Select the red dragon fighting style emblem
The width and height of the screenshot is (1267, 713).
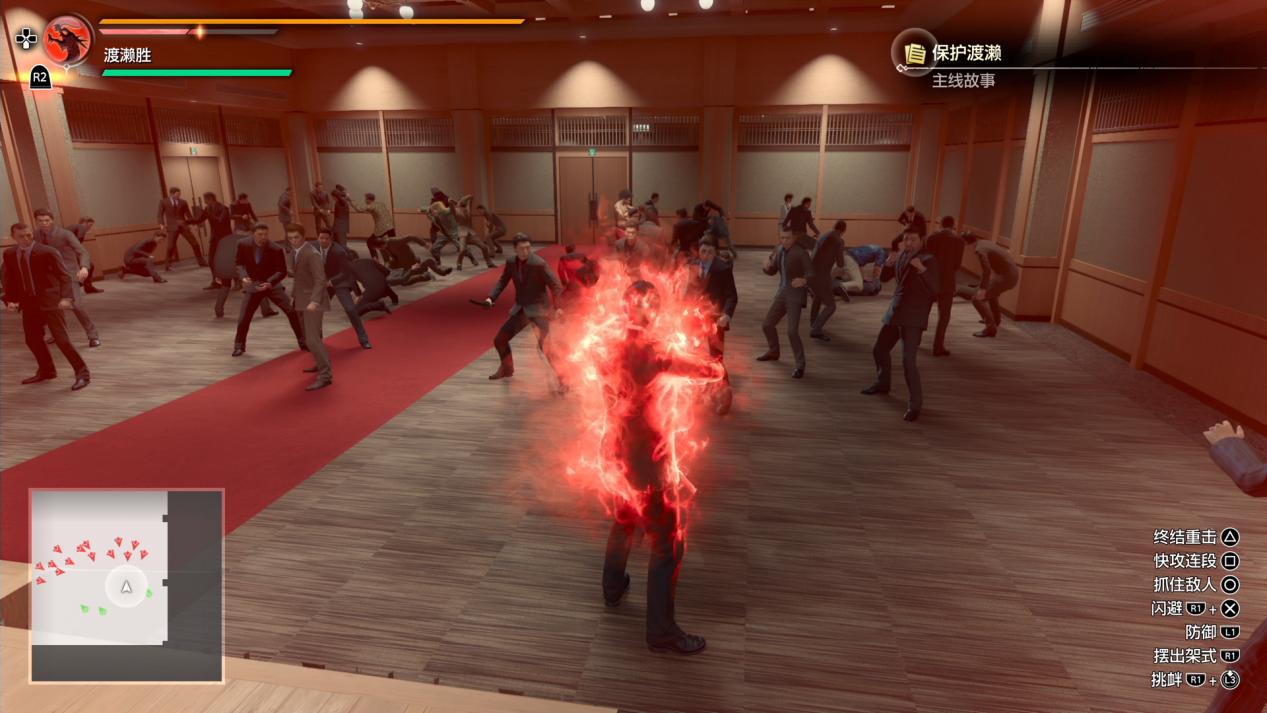pyautogui.click(x=68, y=40)
